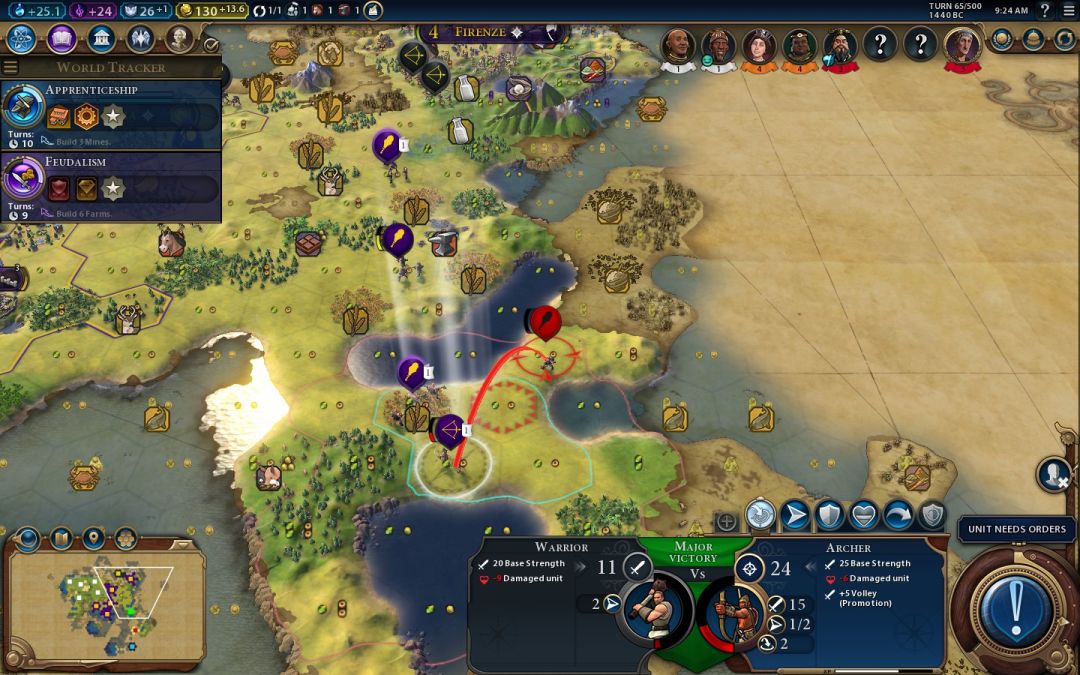Open World Tracker options menu
Viewport: 1080px width, 675px height.
pos(11,67)
